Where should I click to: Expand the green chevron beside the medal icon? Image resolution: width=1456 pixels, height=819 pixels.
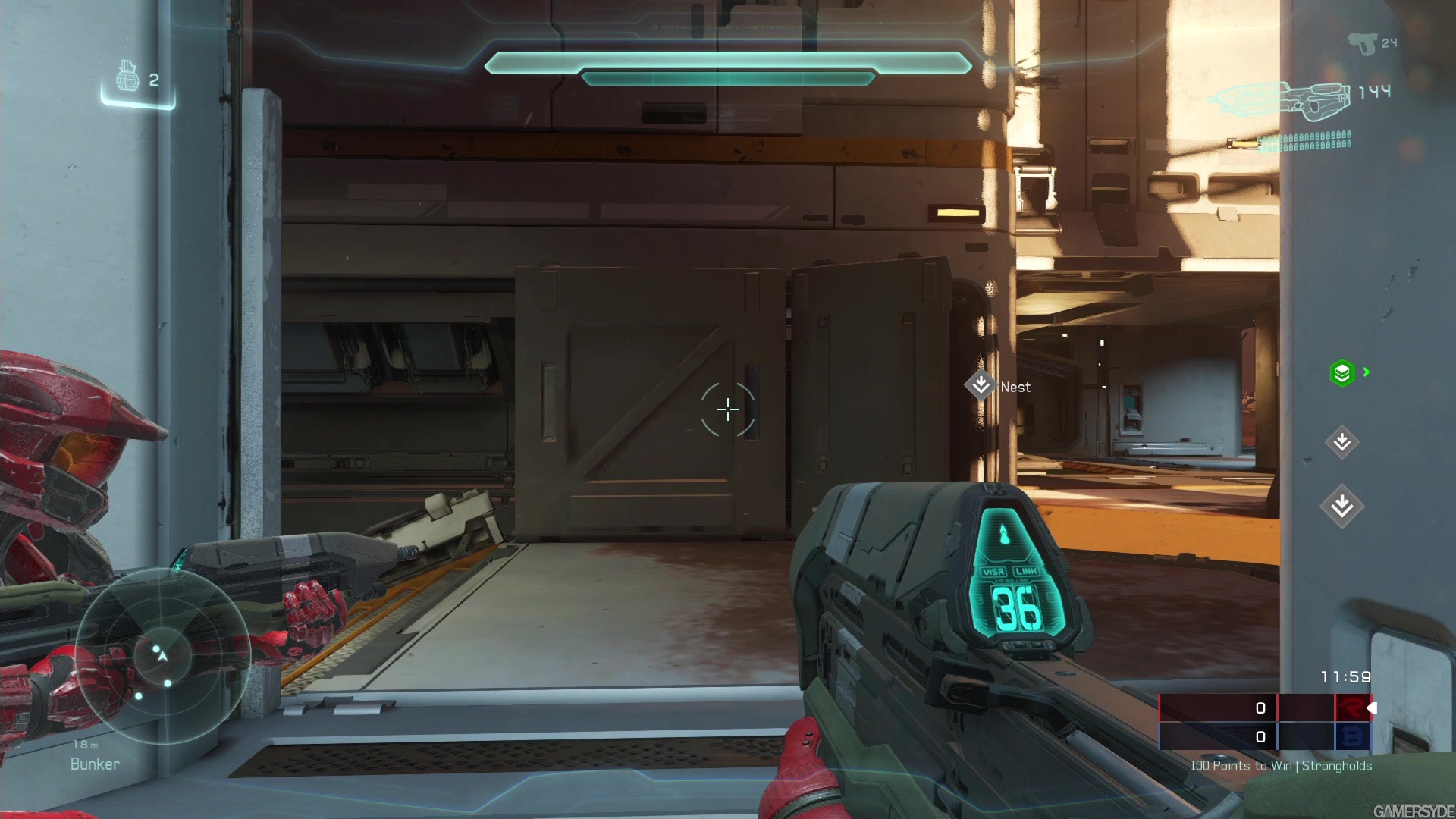click(x=1365, y=372)
